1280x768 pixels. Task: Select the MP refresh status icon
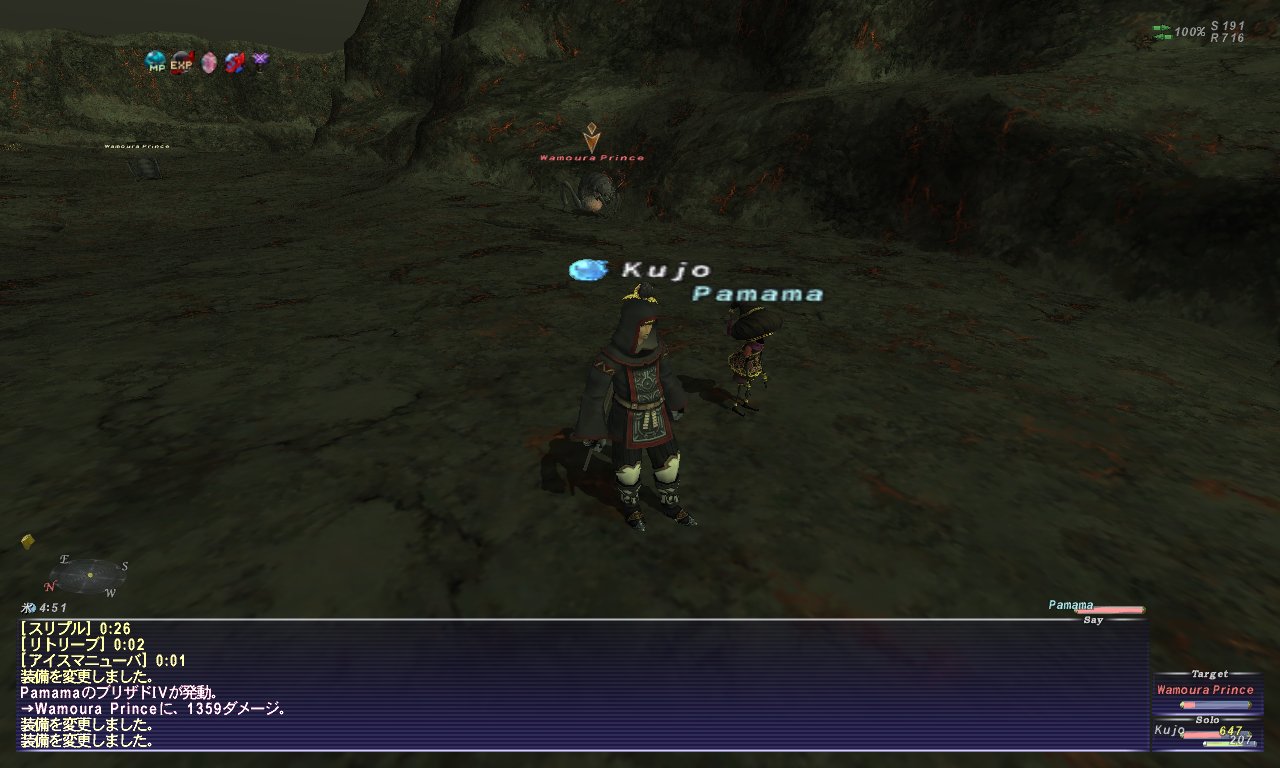155,63
